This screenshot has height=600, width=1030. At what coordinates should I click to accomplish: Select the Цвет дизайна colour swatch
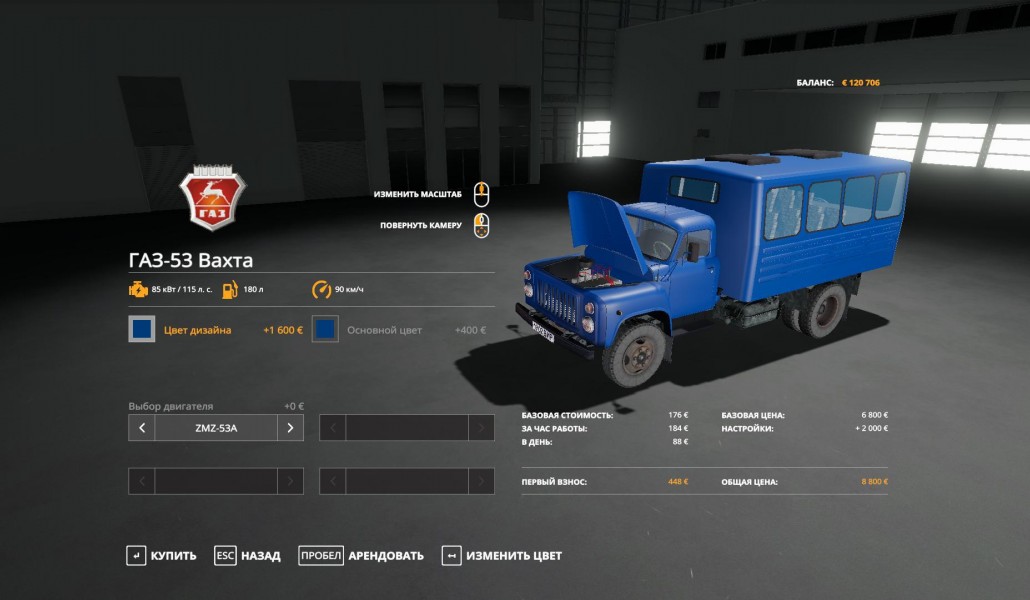click(x=142, y=329)
